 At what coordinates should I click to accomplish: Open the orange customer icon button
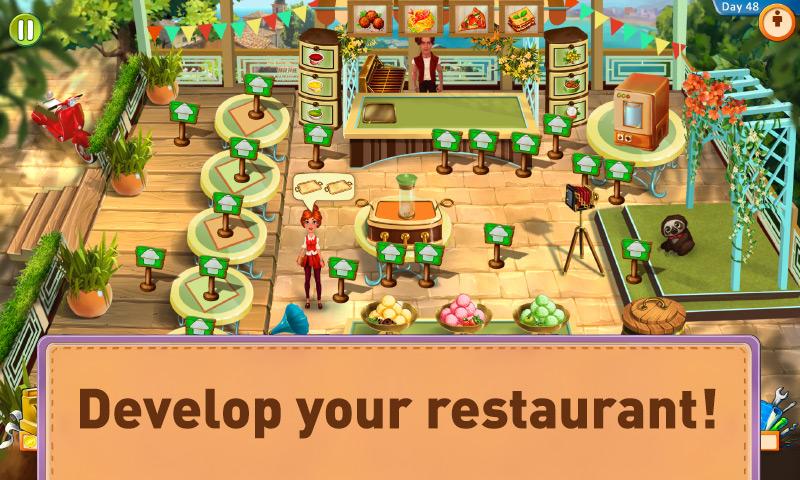775,25
